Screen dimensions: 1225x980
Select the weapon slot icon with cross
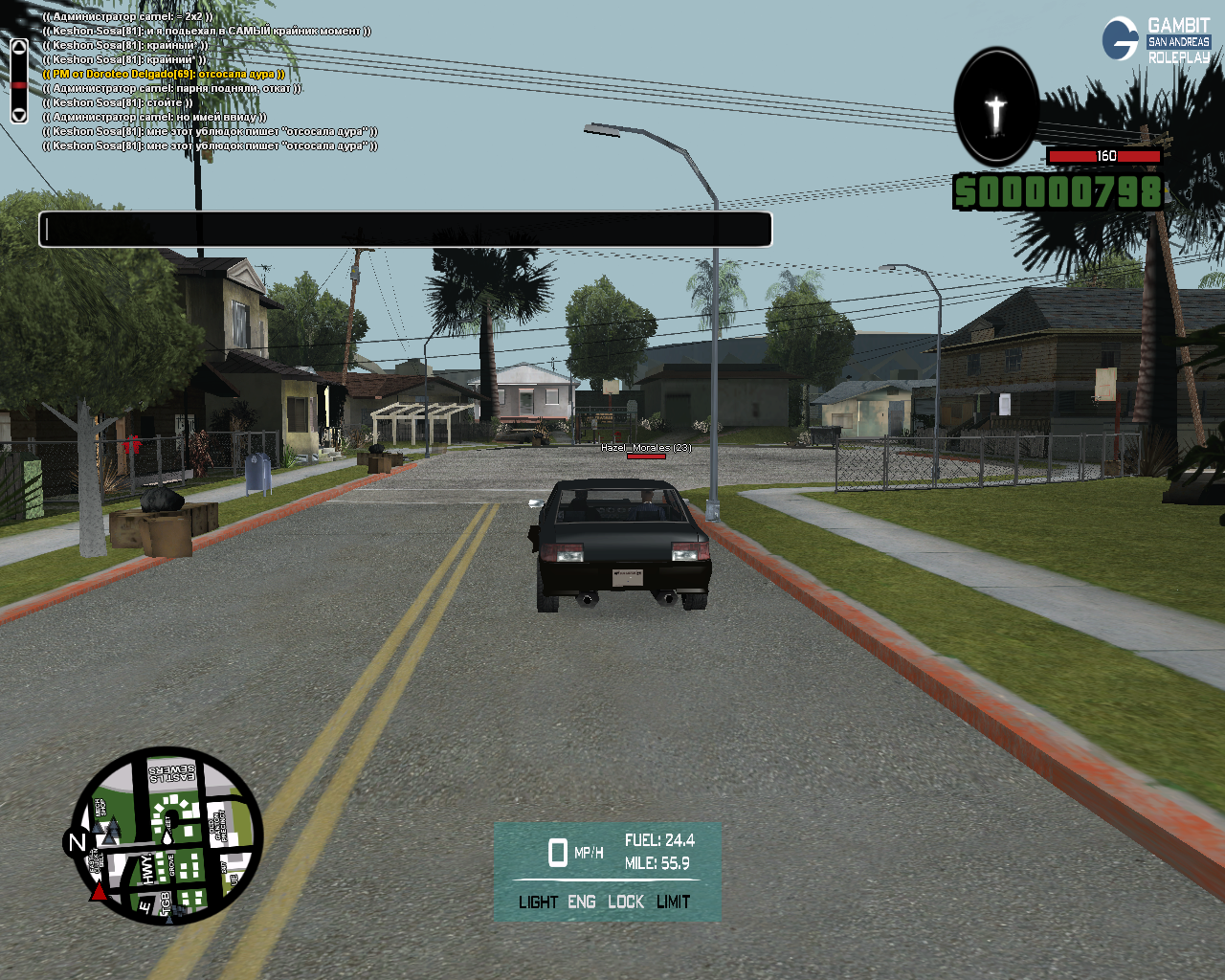pos(996,108)
